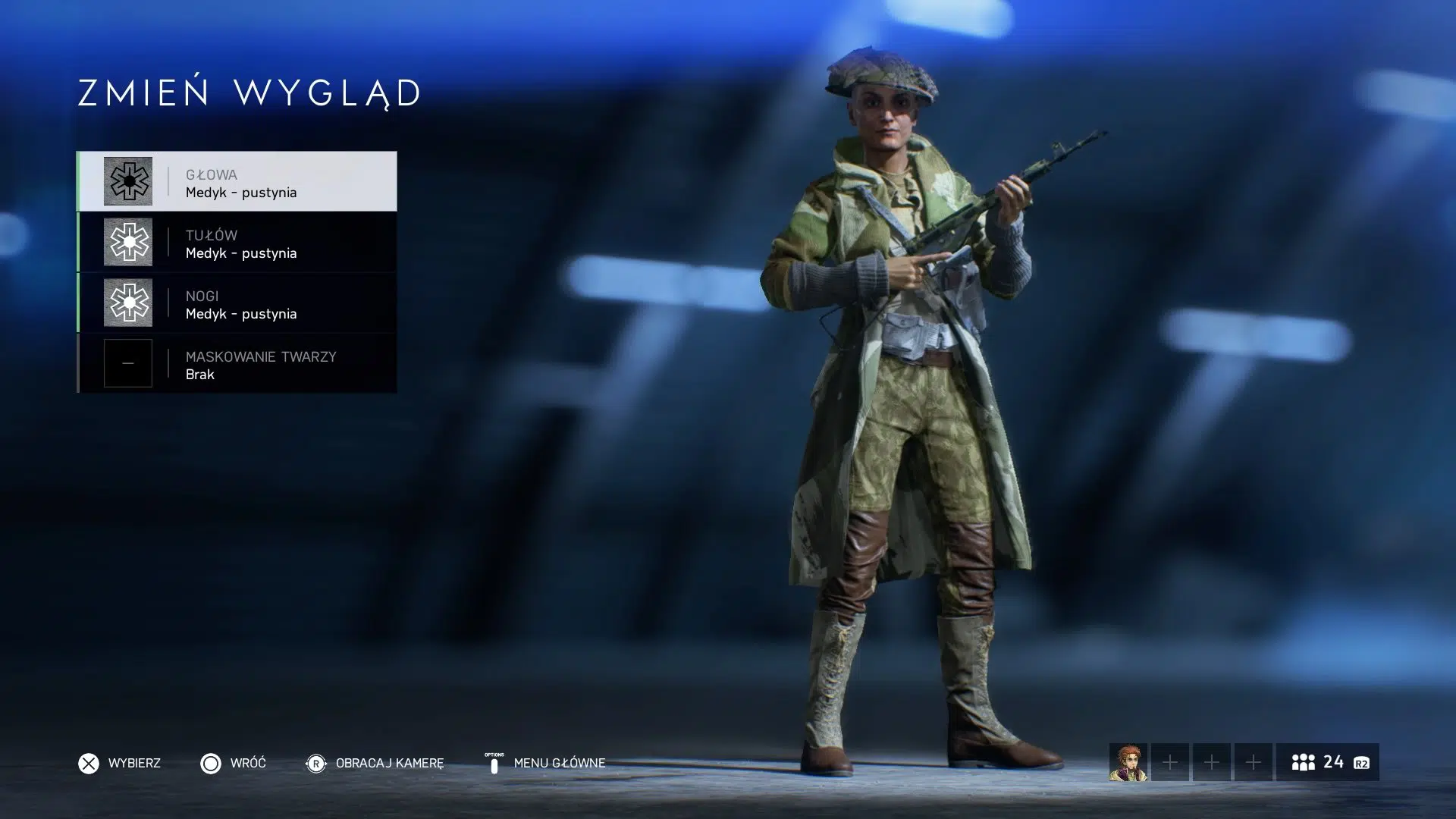Open MASKOWANIE TWARZY face paint option
This screenshot has width=1456, height=819.
(237, 363)
